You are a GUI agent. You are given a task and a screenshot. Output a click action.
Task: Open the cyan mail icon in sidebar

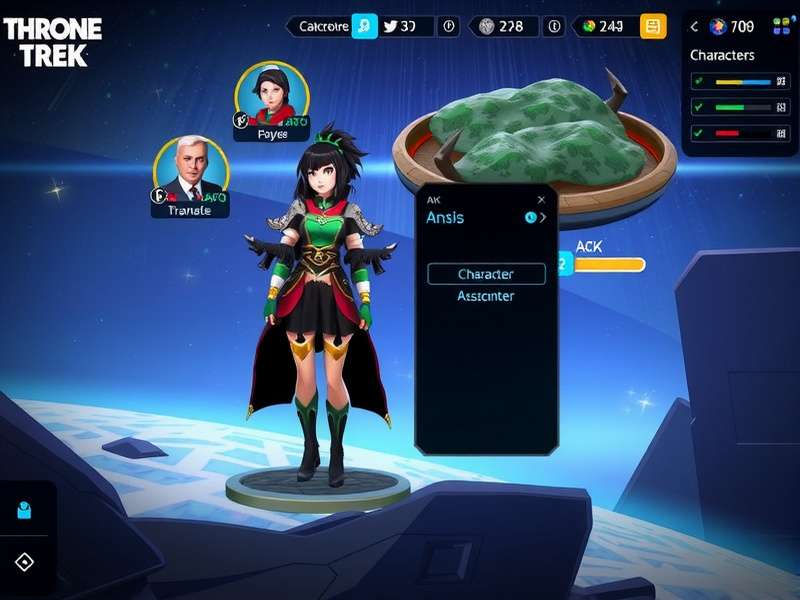click(25, 511)
